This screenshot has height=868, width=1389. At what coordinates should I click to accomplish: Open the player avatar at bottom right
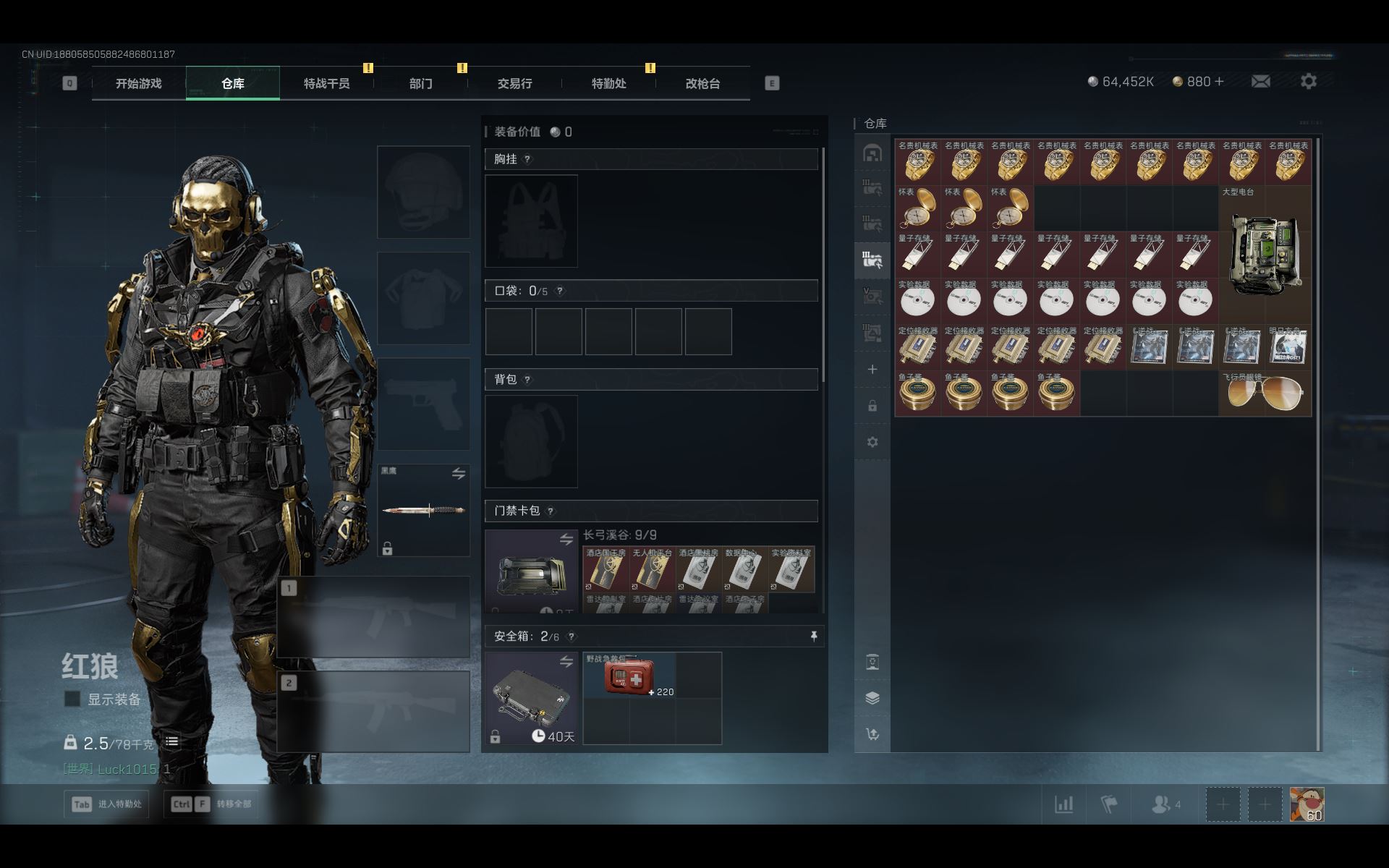point(1307,804)
